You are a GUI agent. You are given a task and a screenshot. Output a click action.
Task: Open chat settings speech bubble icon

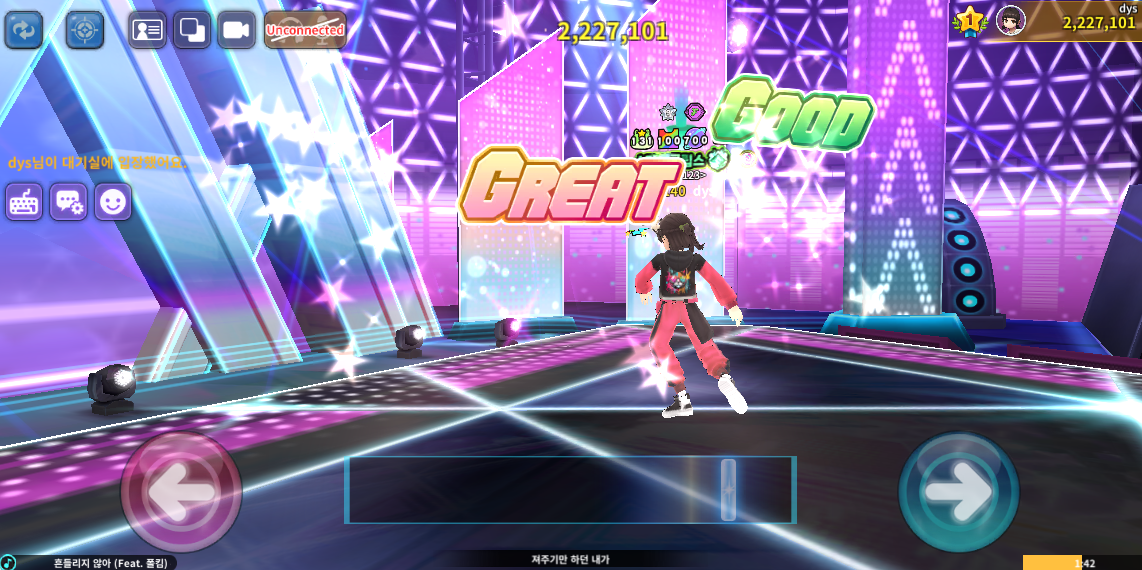pyautogui.click(x=69, y=202)
